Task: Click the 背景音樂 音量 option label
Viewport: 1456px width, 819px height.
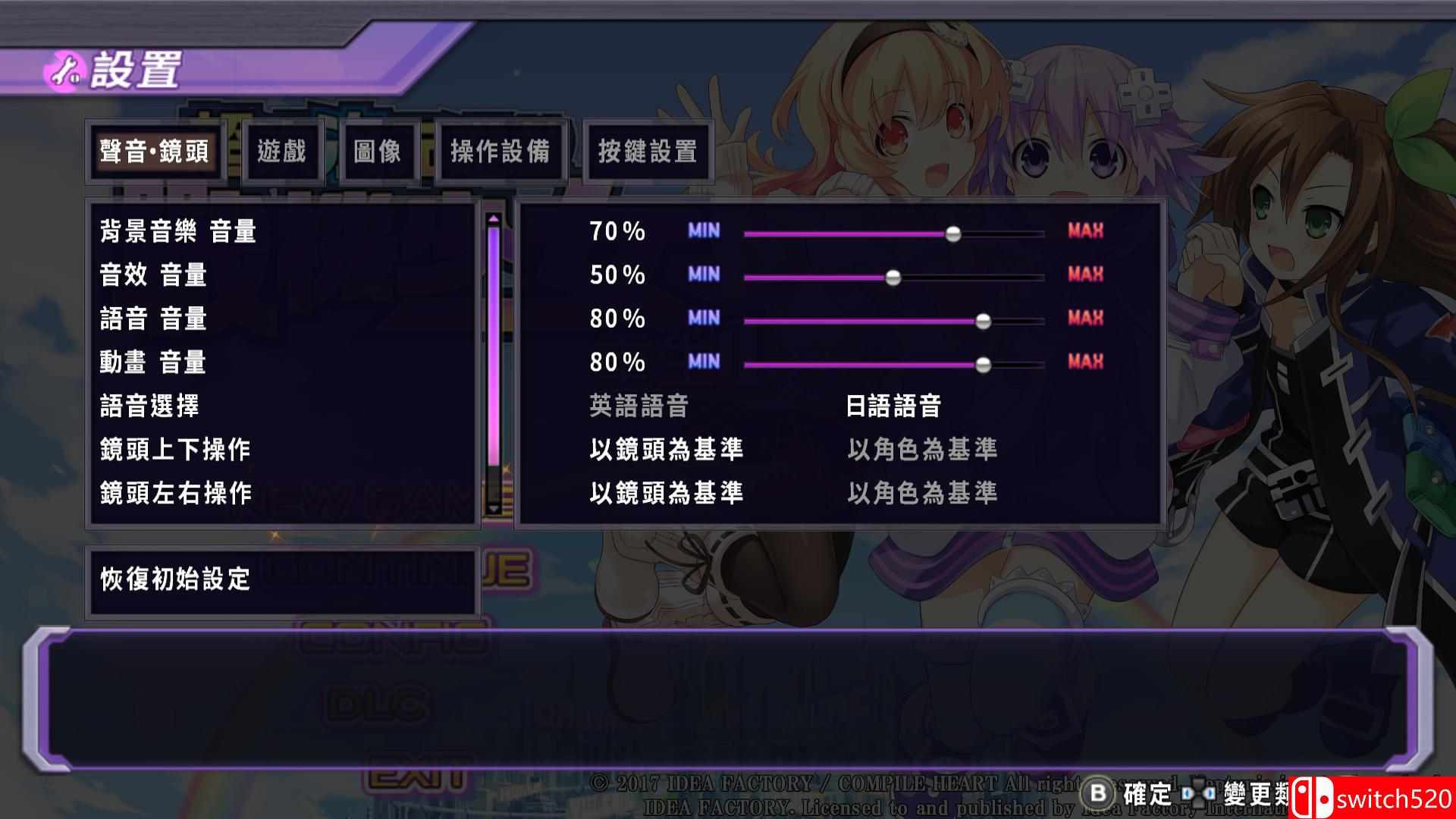Action: coord(178,231)
